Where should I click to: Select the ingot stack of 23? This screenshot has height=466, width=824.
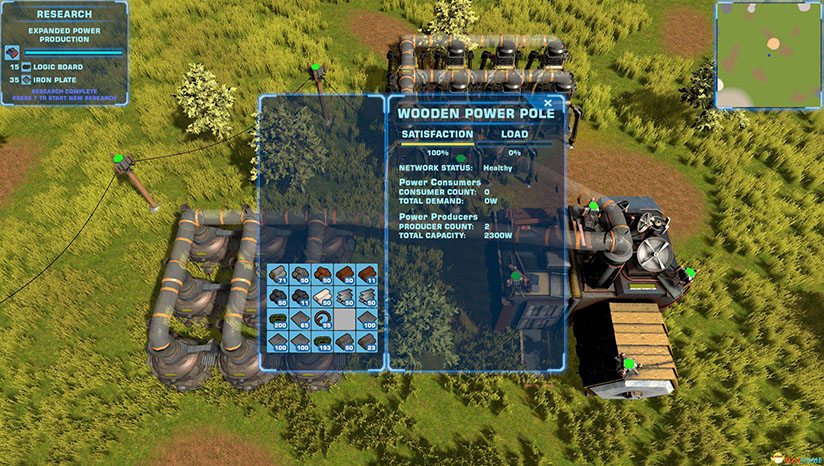click(x=368, y=341)
